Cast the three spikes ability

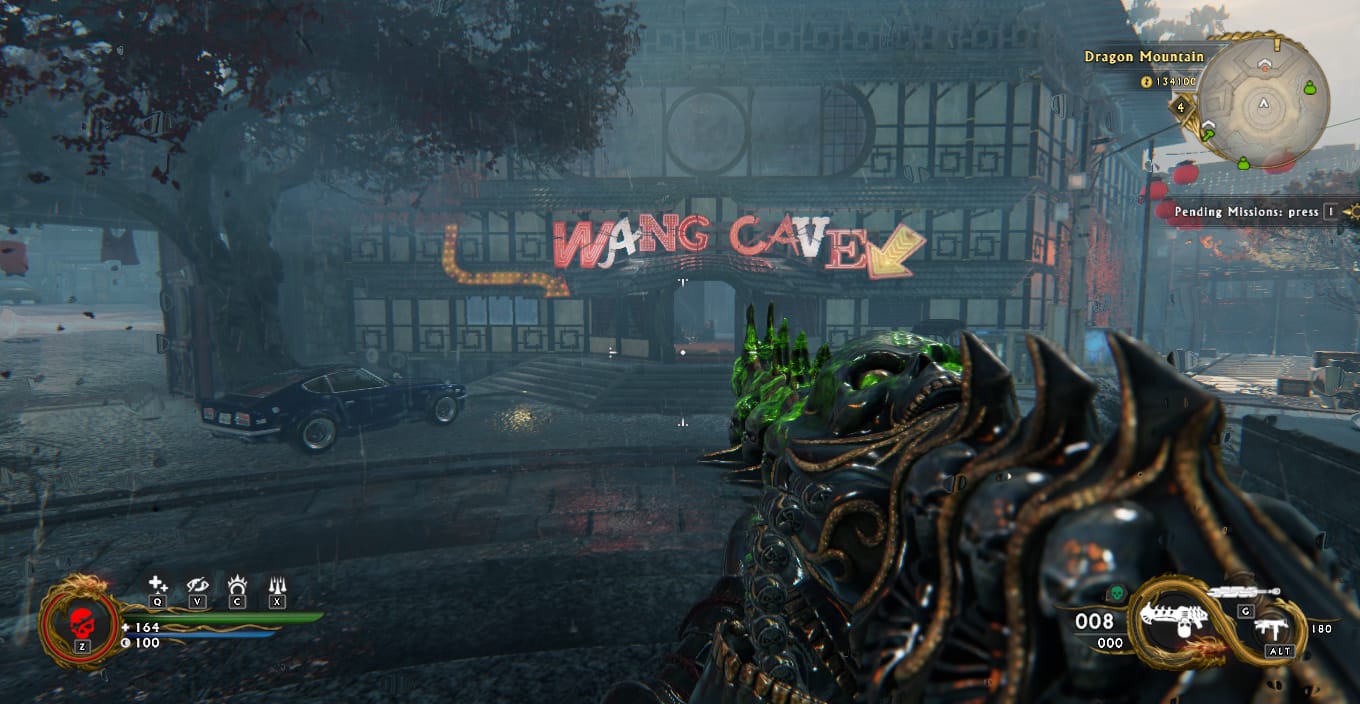point(277,585)
